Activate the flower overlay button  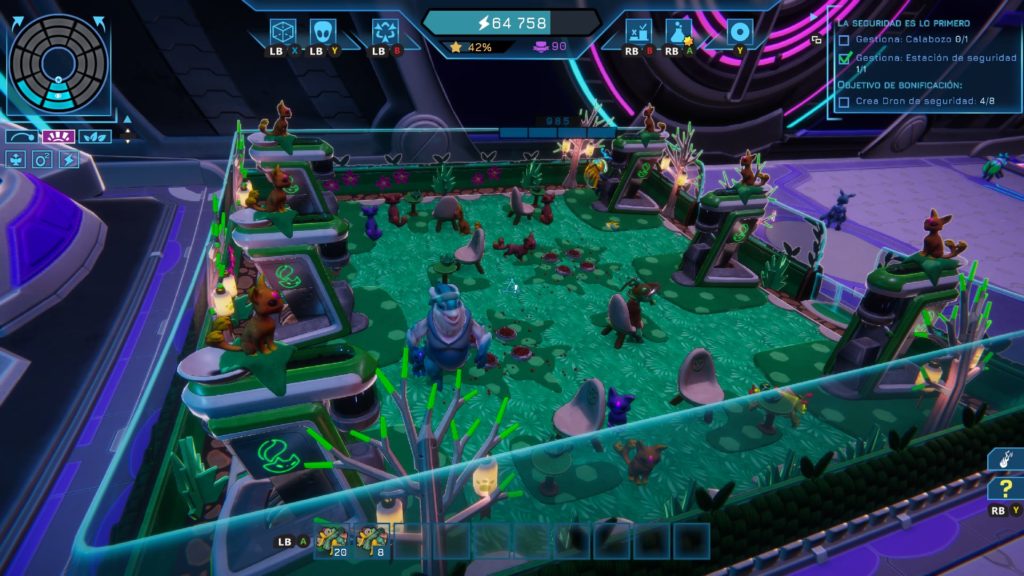[16, 159]
